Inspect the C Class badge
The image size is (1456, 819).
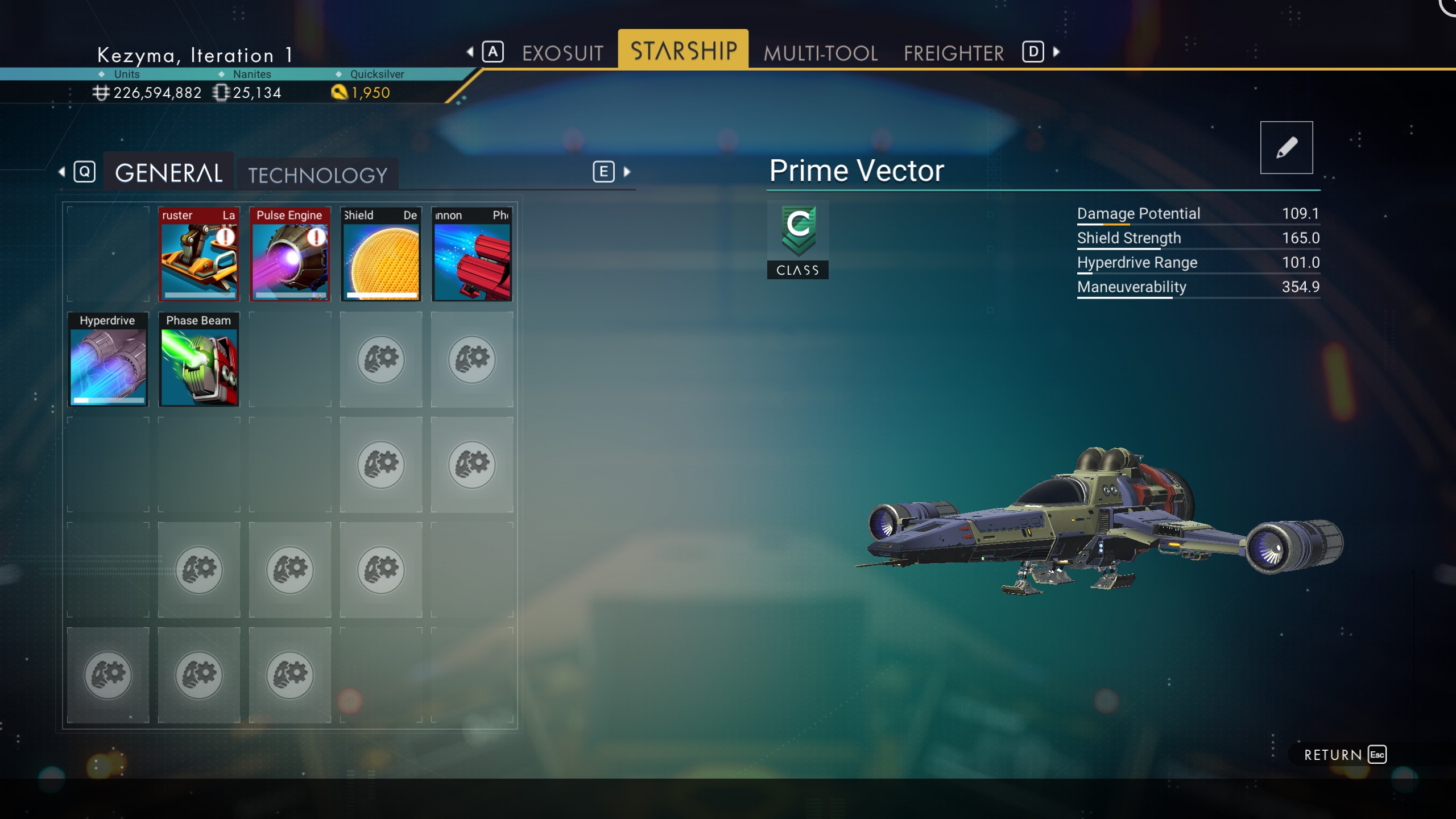click(x=797, y=239)
